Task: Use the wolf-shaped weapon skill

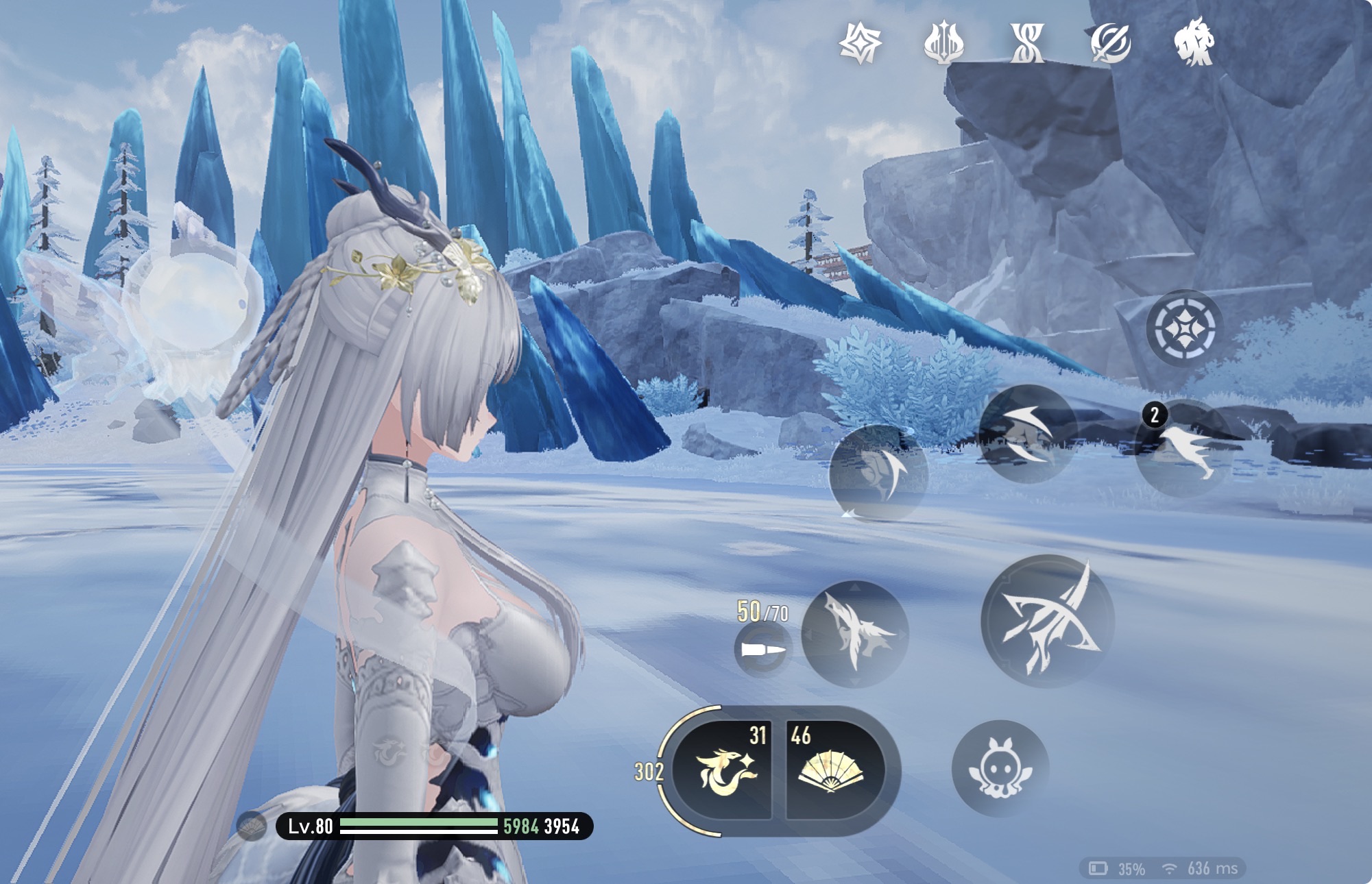Action: [x=855, y=634]
